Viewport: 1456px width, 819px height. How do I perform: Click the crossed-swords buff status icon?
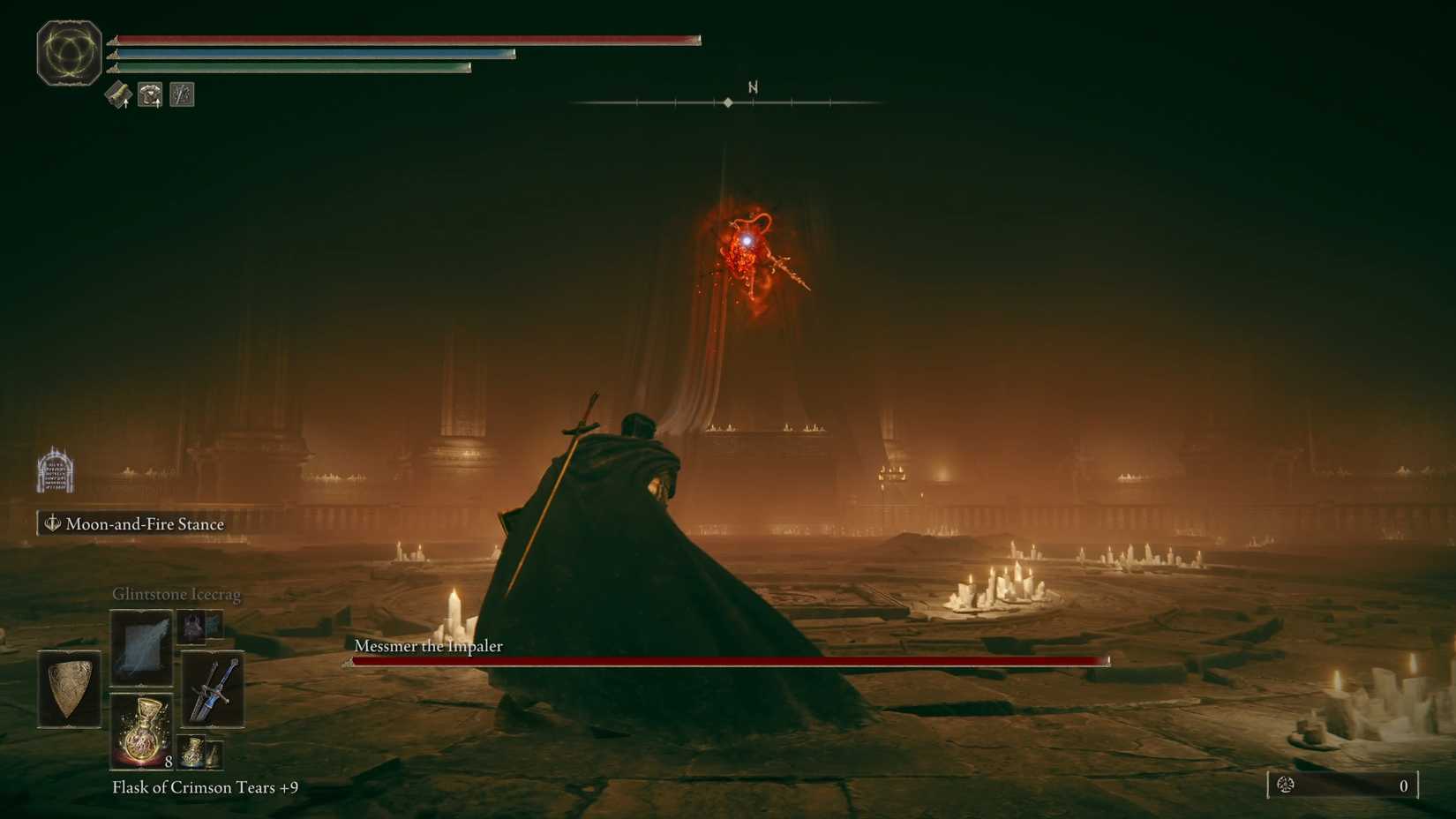point(182,94)
